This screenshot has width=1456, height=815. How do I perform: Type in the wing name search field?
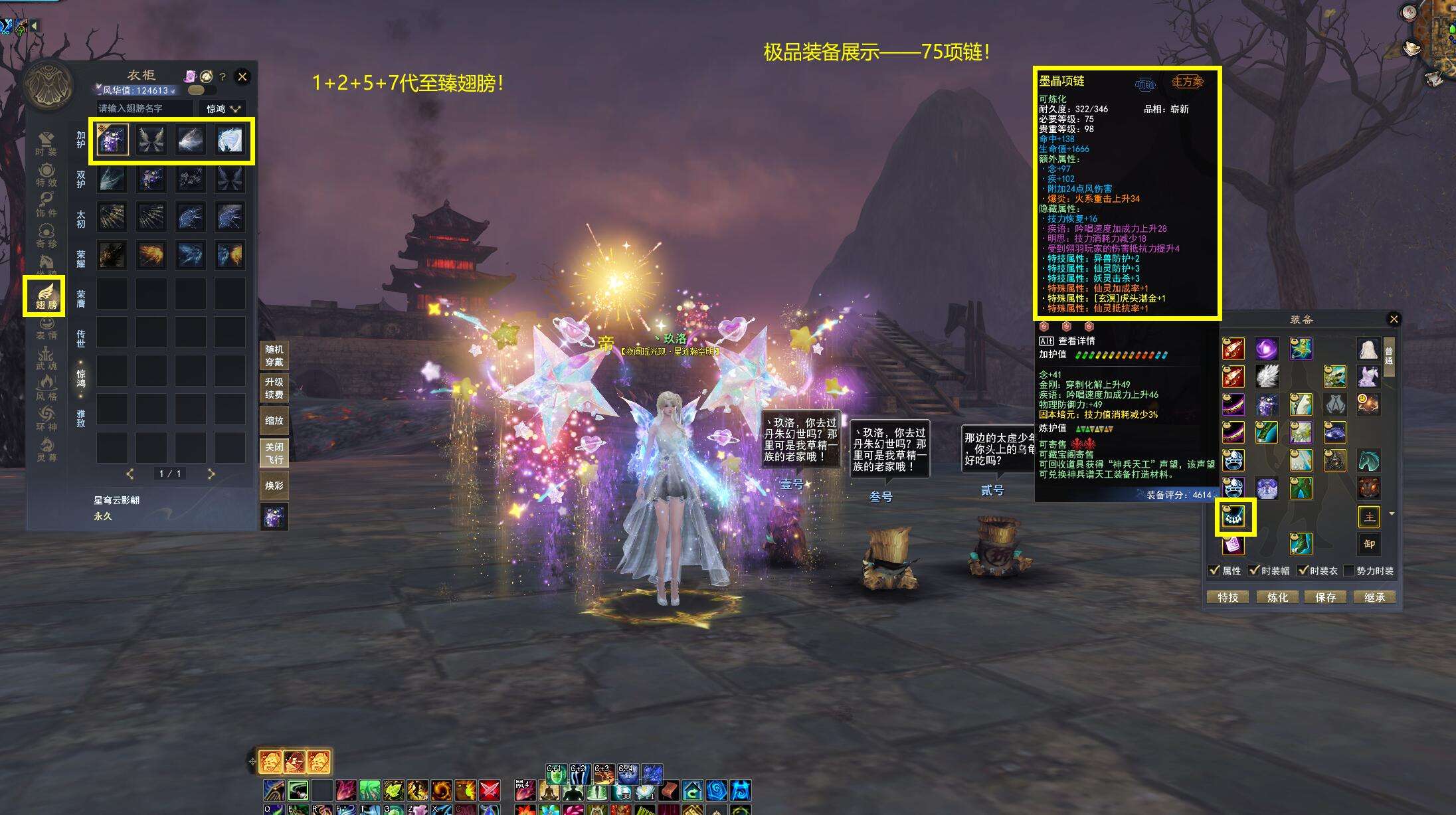pos(144,108)
